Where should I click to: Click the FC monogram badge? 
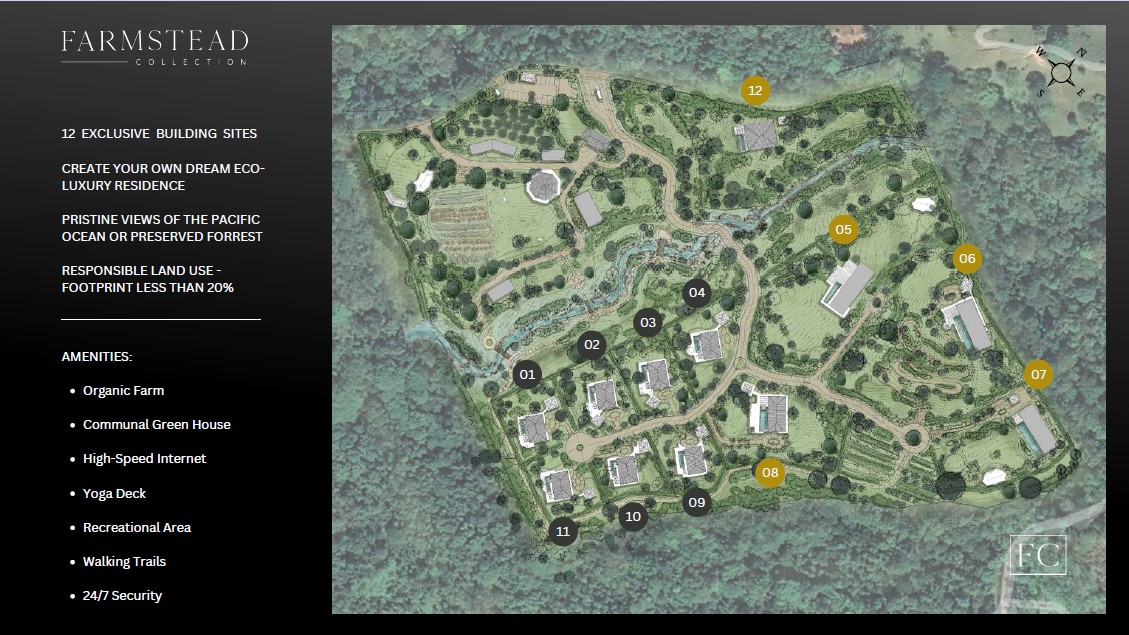click(x=1037, y=555)
